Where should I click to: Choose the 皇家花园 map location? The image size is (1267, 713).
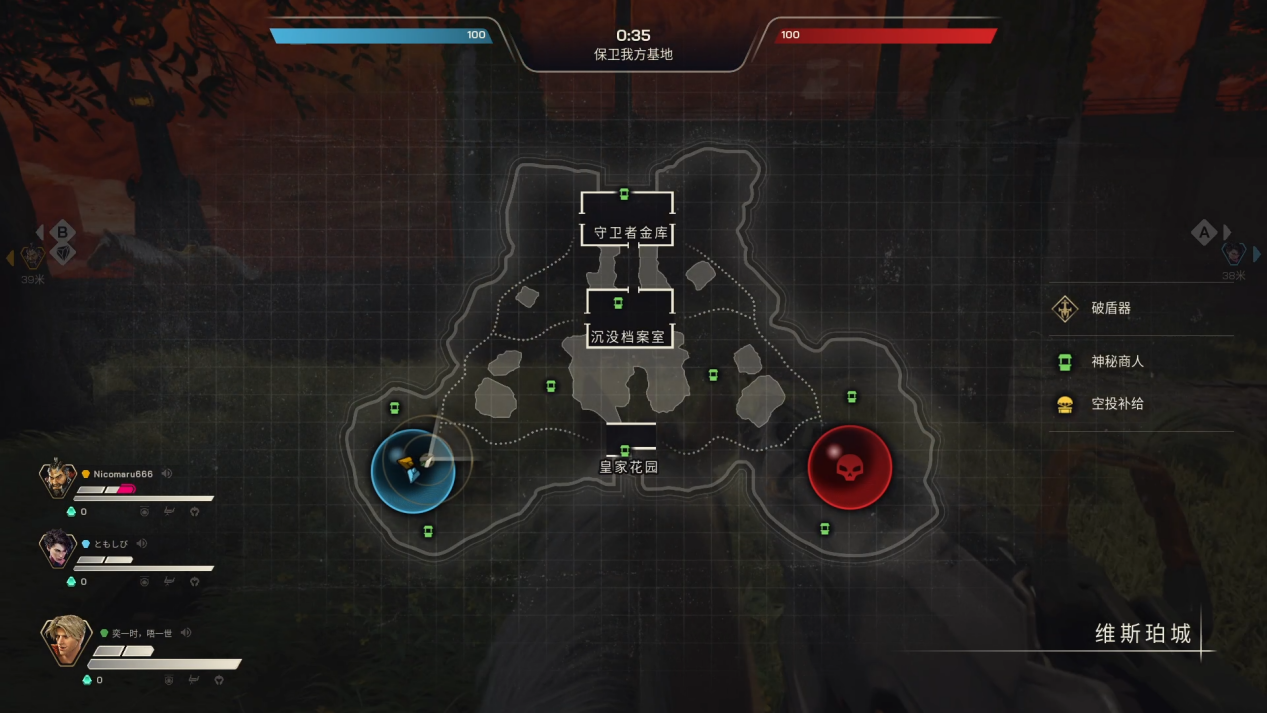point(629,467)
